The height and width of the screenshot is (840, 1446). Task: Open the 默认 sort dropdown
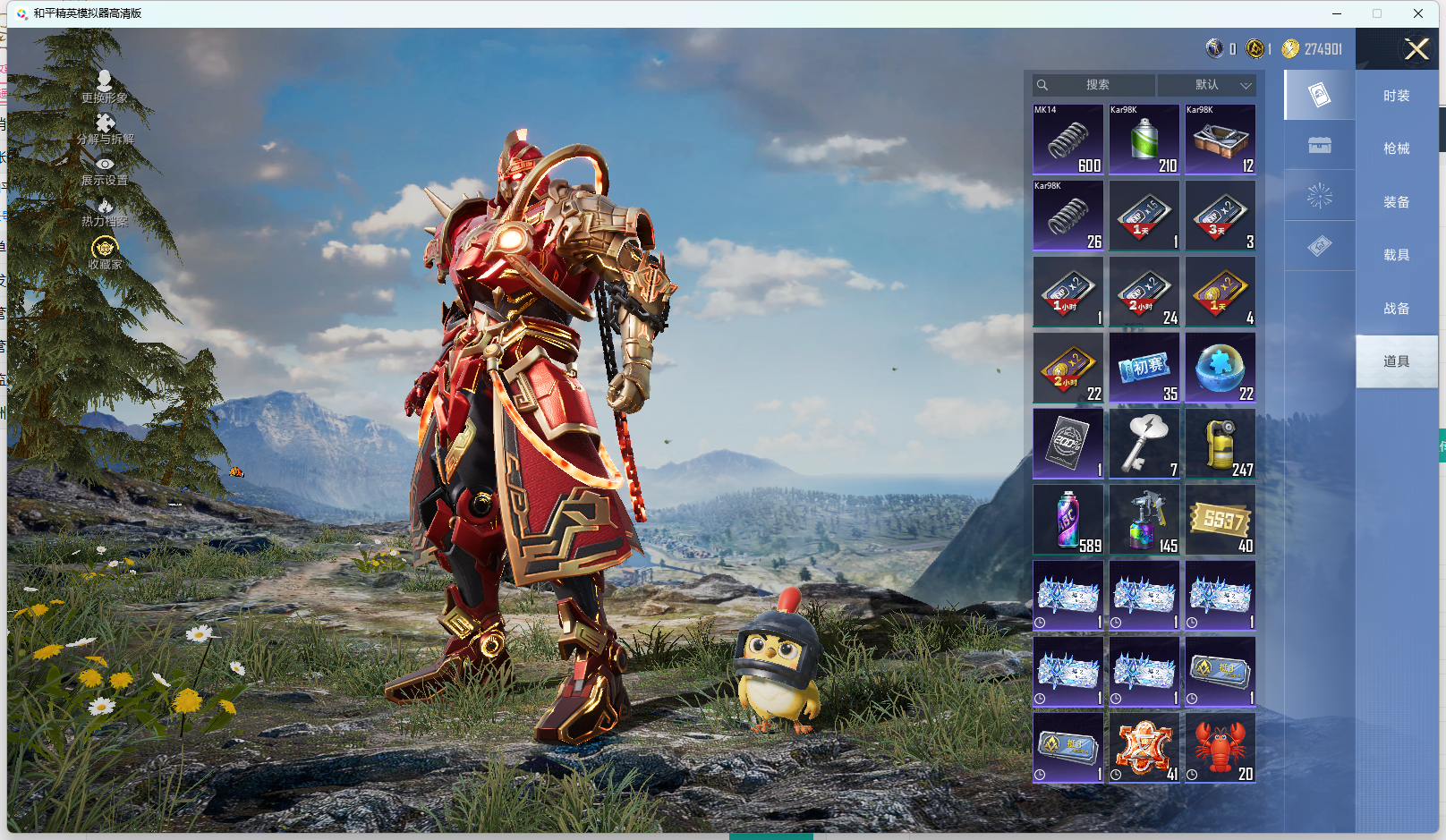1207,85
